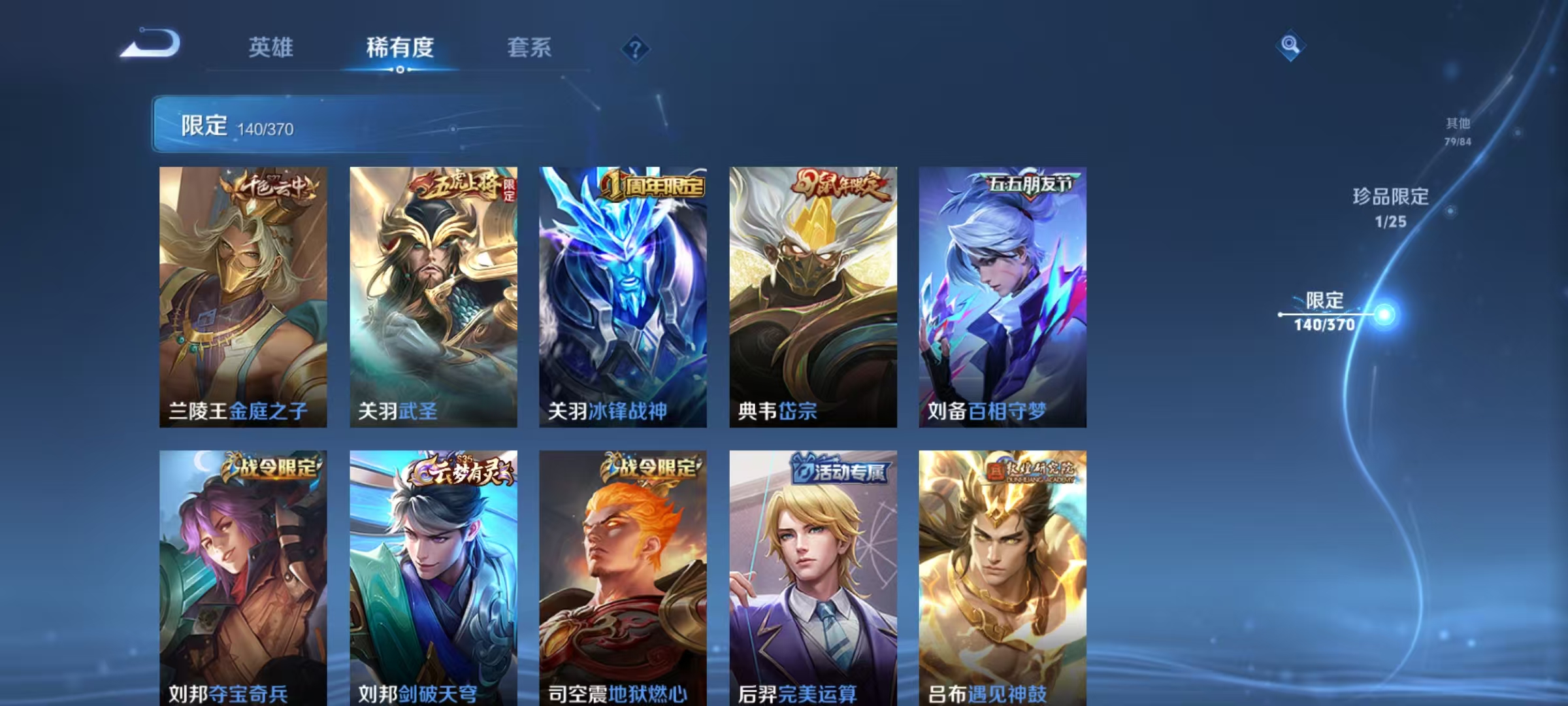Viewport: 1568px width, 706px height.
Task: Open the help question mark icon
Action: 637,49
